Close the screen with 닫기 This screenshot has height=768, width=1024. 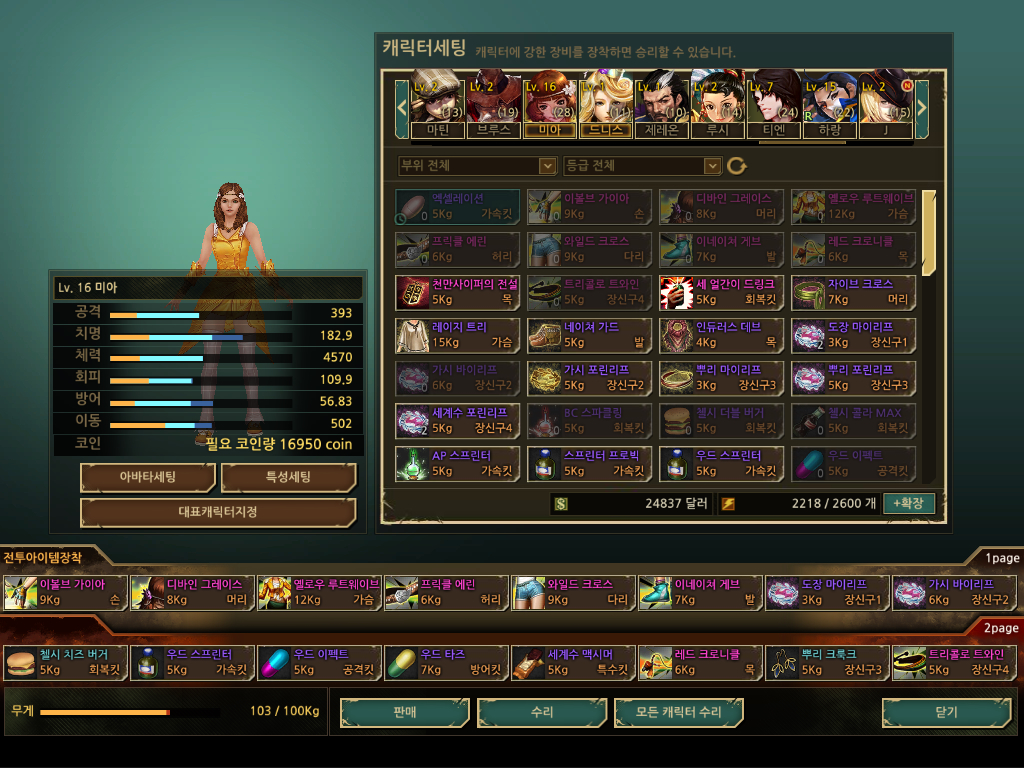click(x=945, y=712)
